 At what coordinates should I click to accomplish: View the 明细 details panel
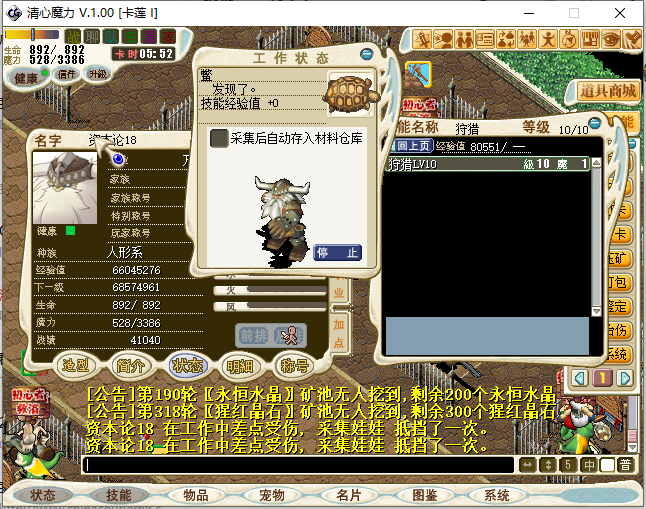[240, 364]
